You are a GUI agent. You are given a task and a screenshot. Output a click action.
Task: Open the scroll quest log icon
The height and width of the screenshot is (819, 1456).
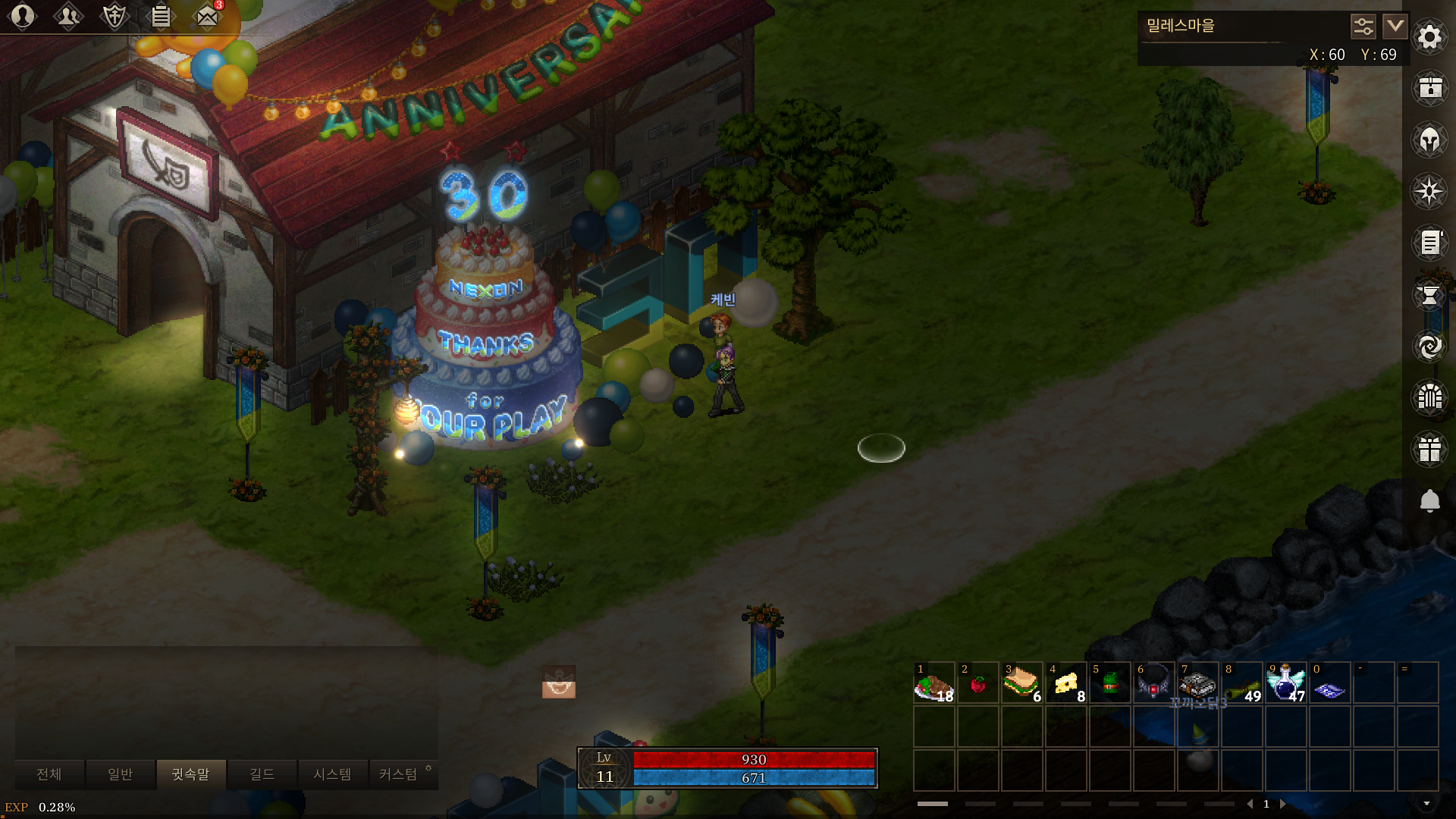point(1429,243)
